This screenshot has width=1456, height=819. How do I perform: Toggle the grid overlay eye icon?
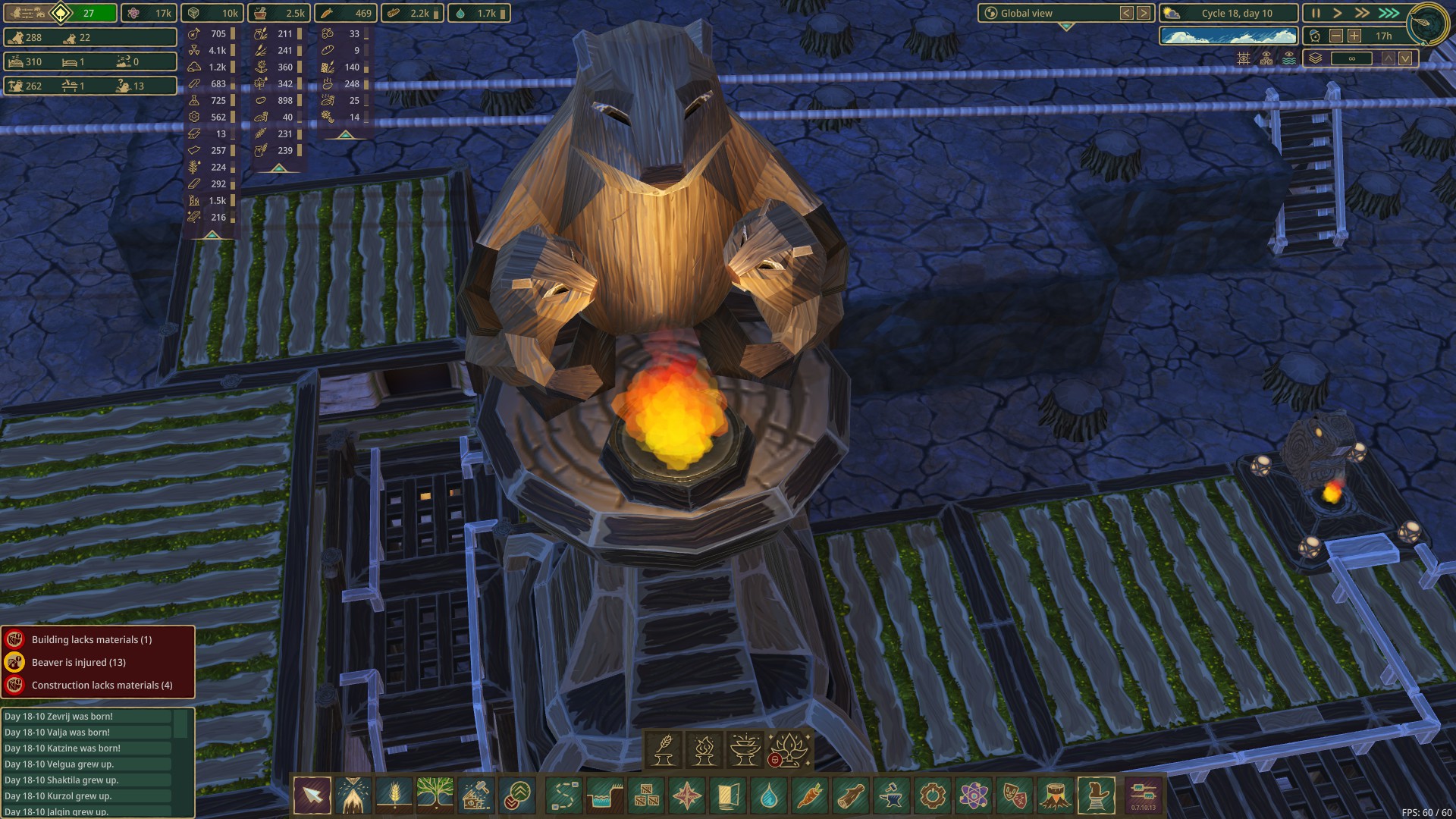[1244, 58]
